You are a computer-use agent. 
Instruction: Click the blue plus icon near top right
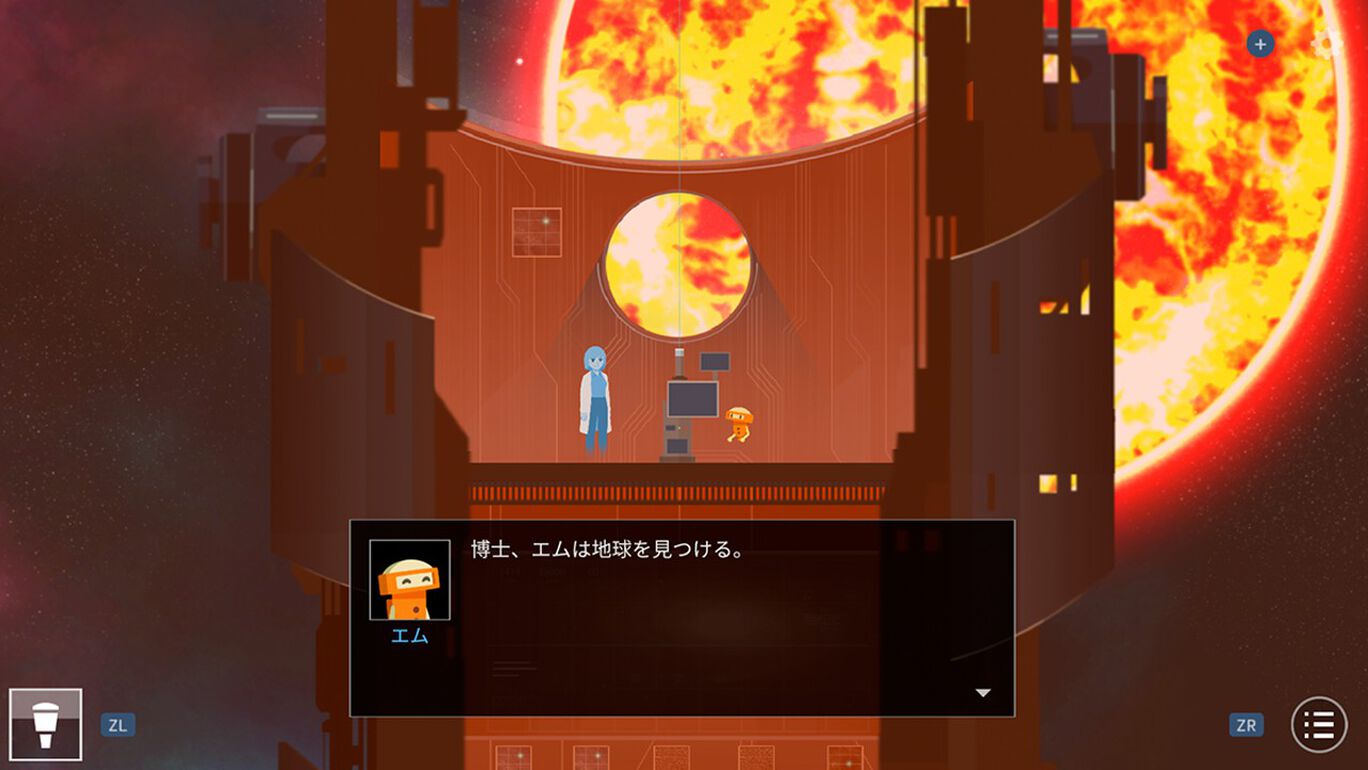click(1259, 44)
